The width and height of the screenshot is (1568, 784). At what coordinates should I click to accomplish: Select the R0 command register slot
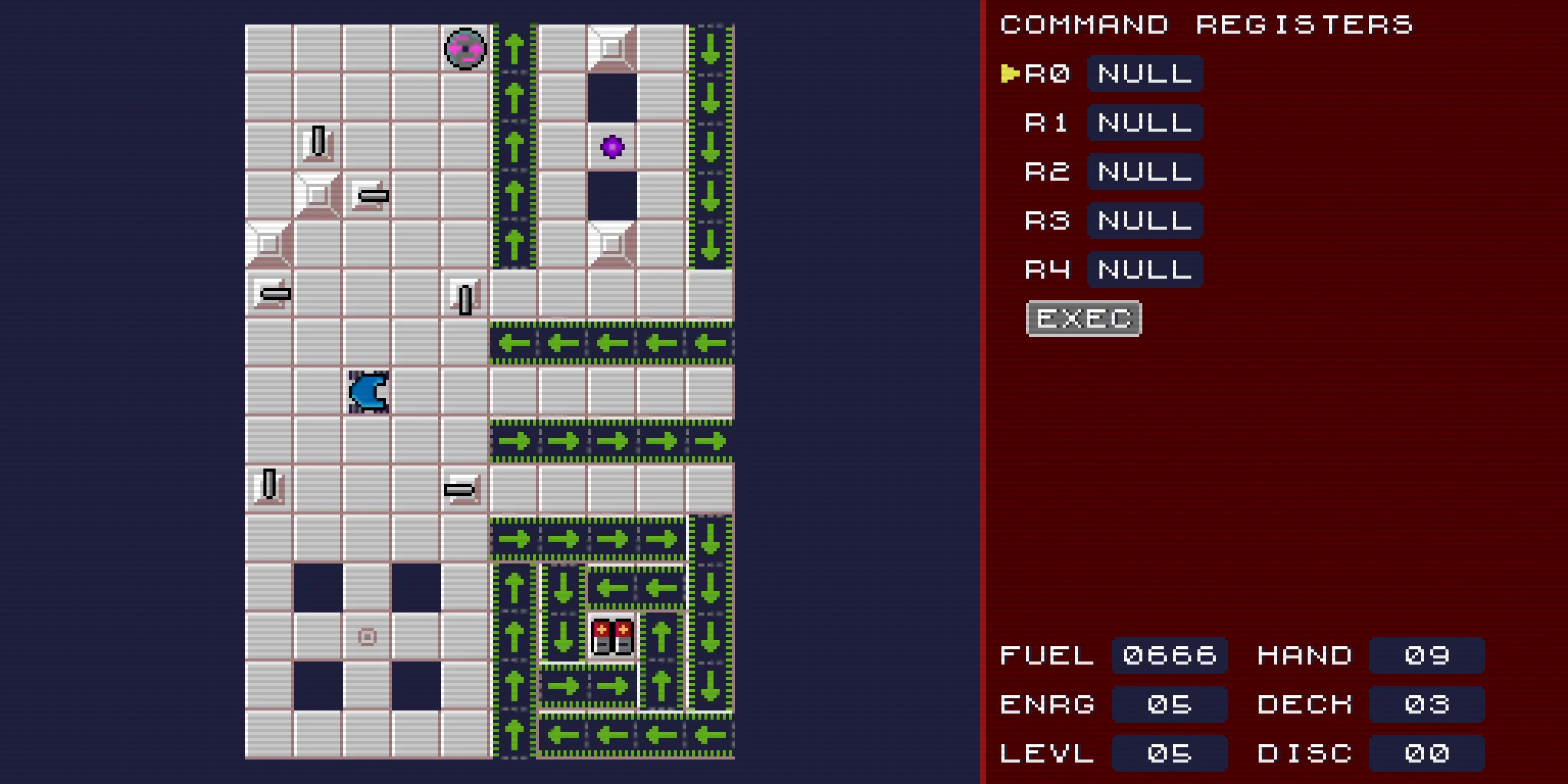pos(1145,73)
